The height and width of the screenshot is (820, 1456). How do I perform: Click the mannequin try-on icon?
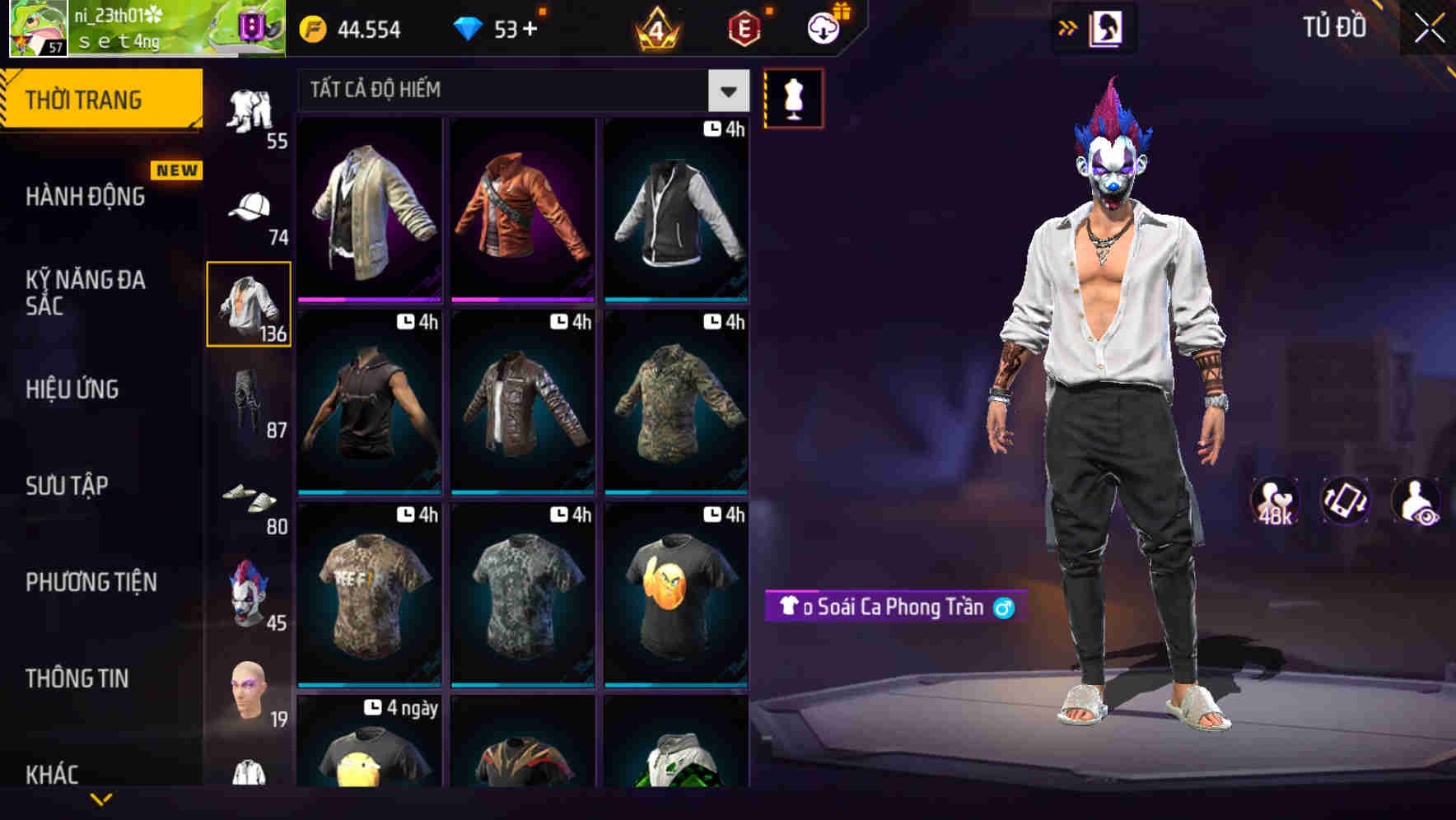pyautogui.click(x=793, y=97)
